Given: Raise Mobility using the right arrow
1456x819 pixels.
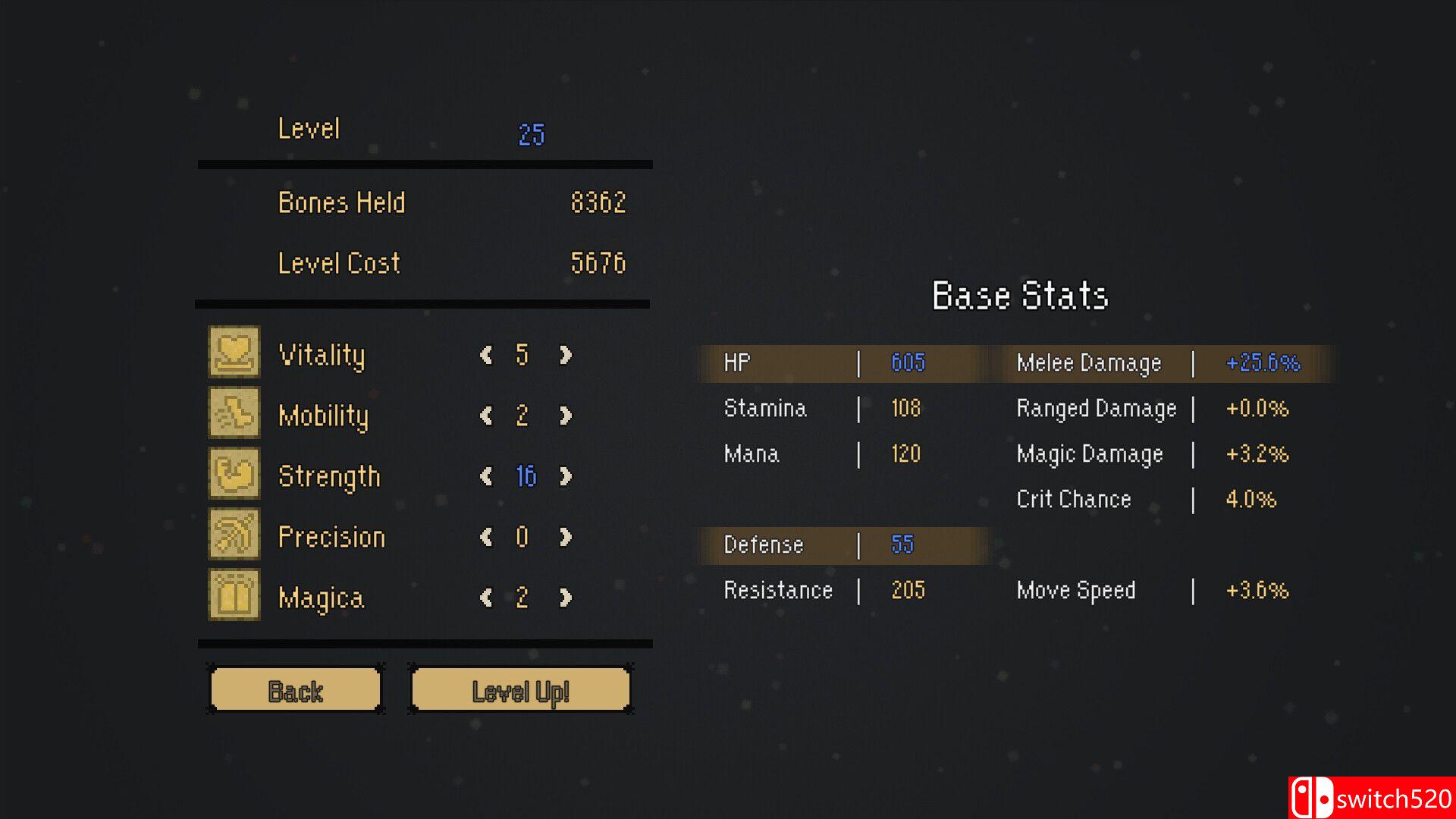Looking at the screenshot, I should click(565, 416).
